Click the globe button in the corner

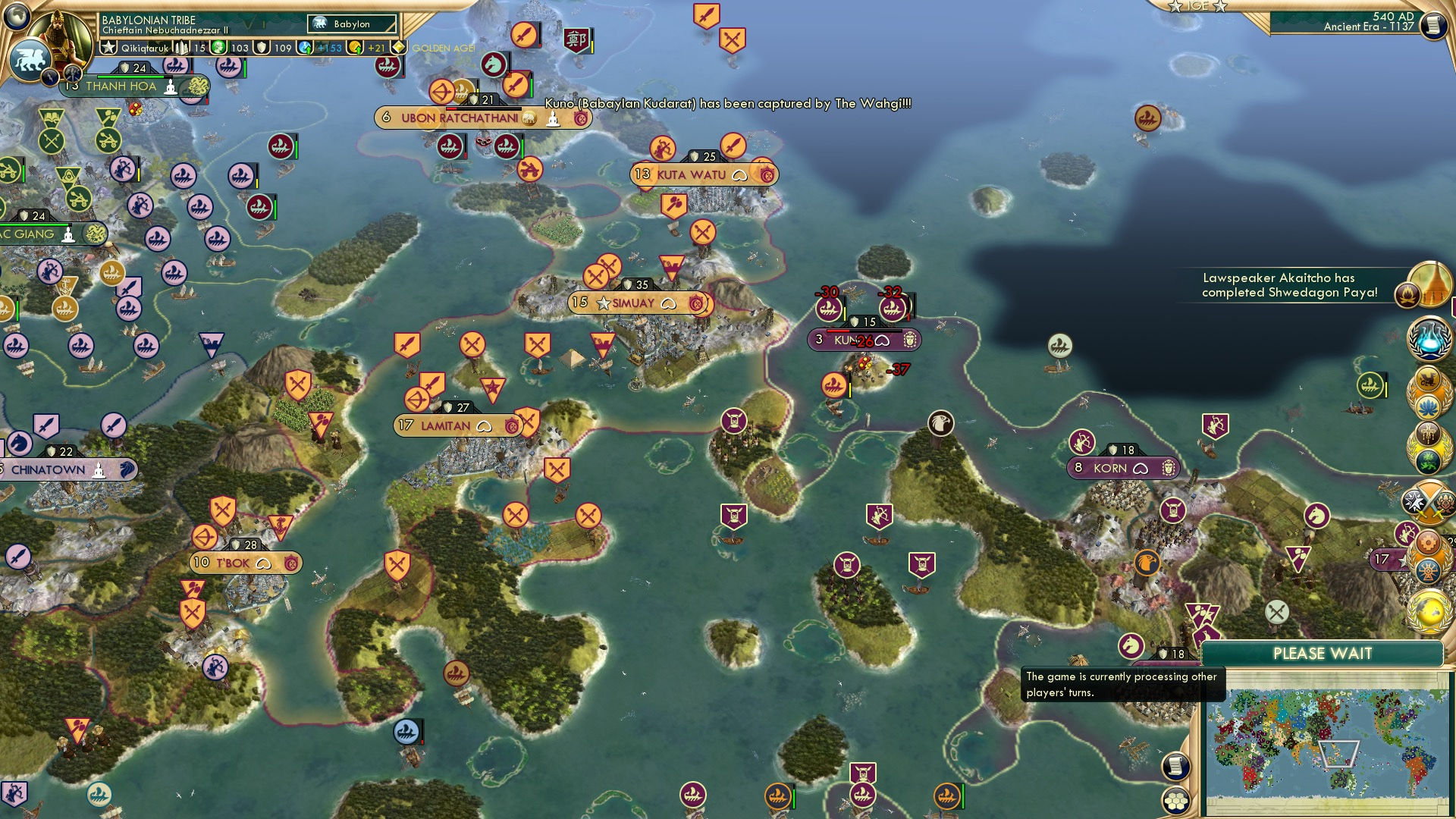pos(17,15)
